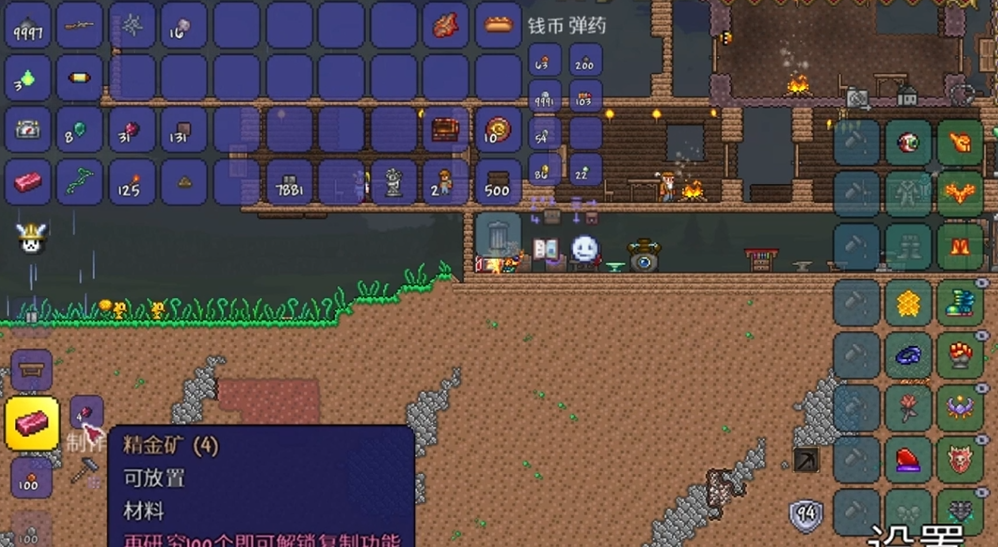Open the bestiary book icon

pyautogui.click(x=545, y=250)
